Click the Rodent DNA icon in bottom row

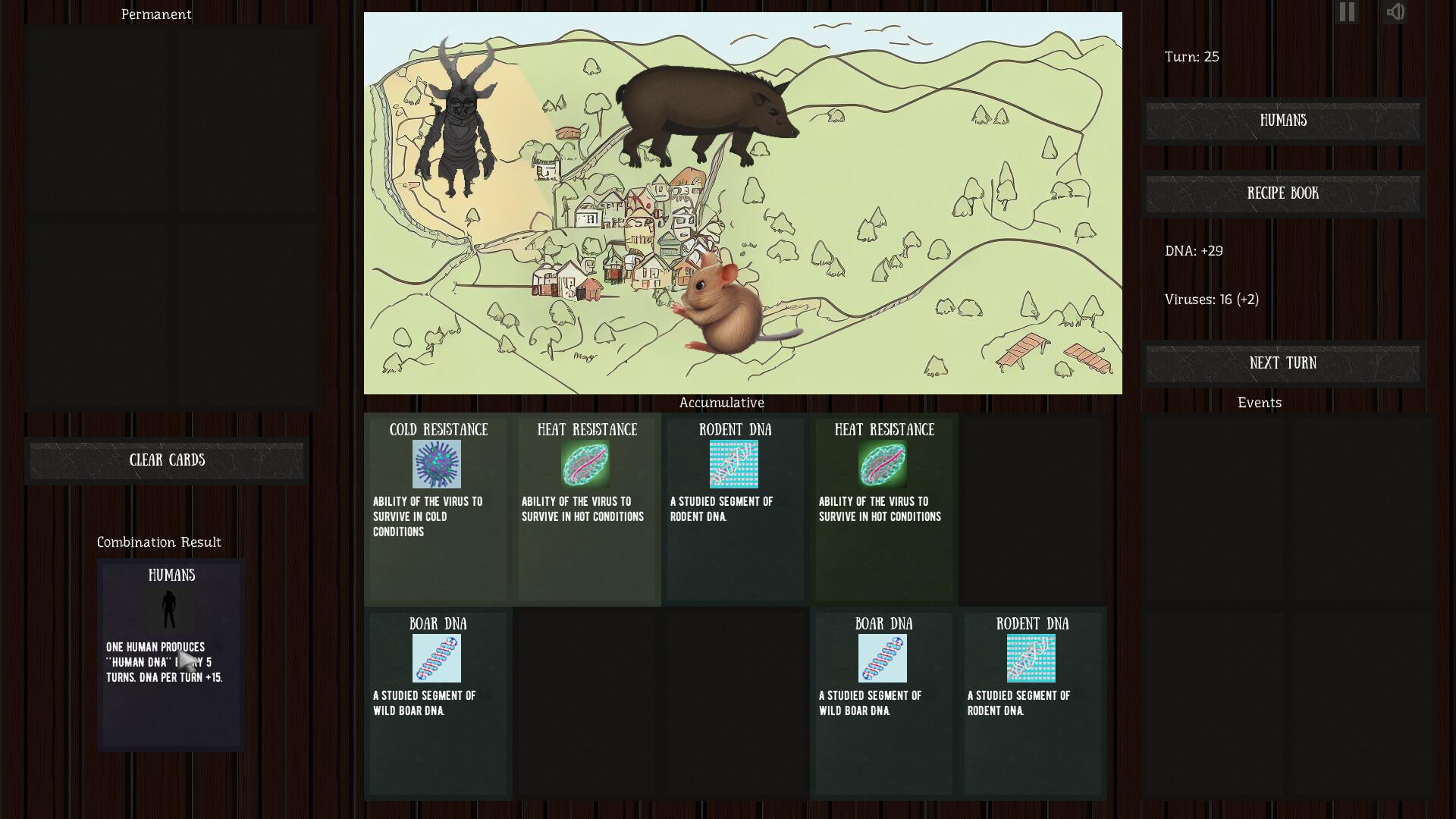click(1032, 658)
